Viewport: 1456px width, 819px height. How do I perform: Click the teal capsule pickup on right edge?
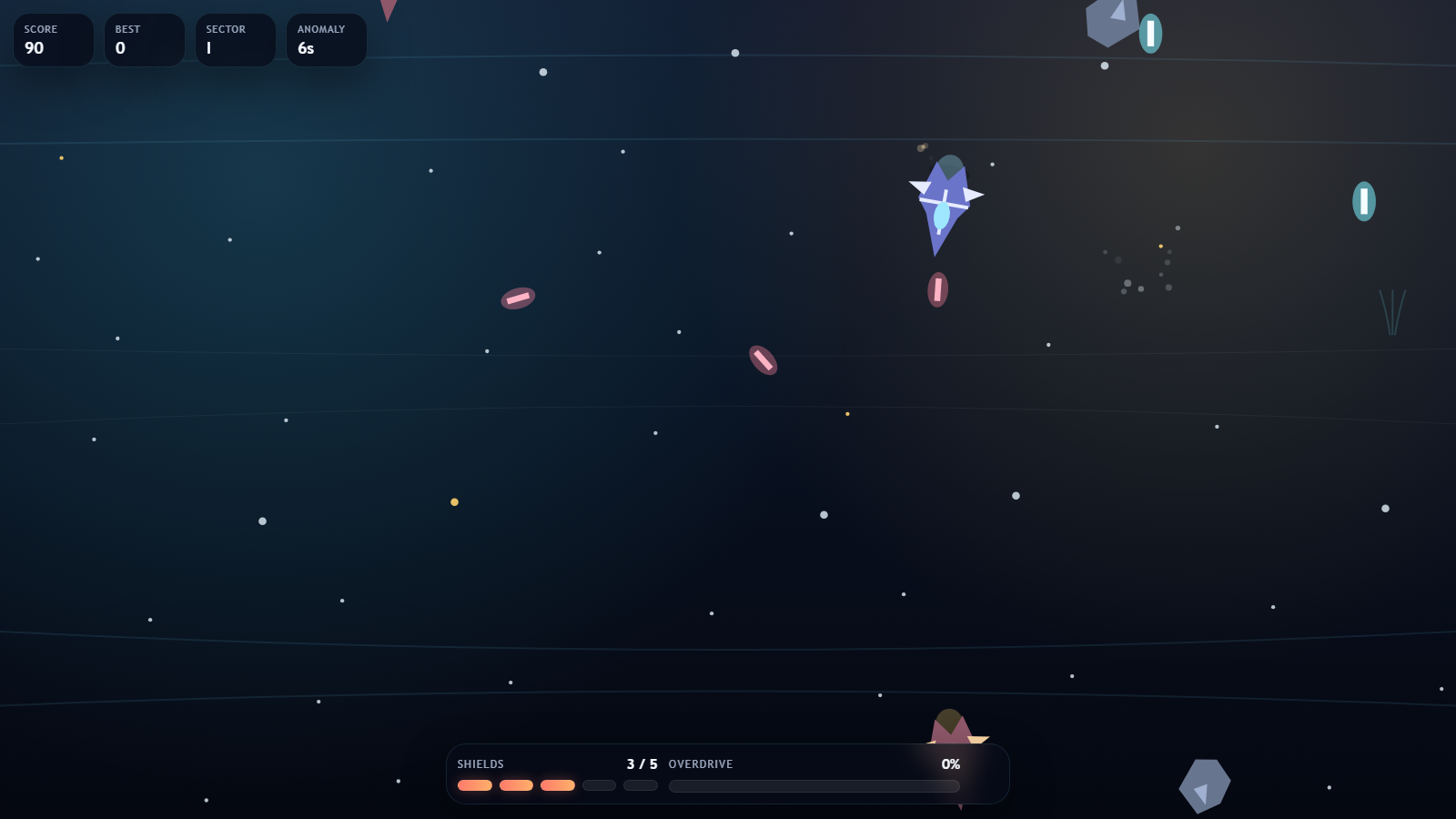coord(1363,200)
